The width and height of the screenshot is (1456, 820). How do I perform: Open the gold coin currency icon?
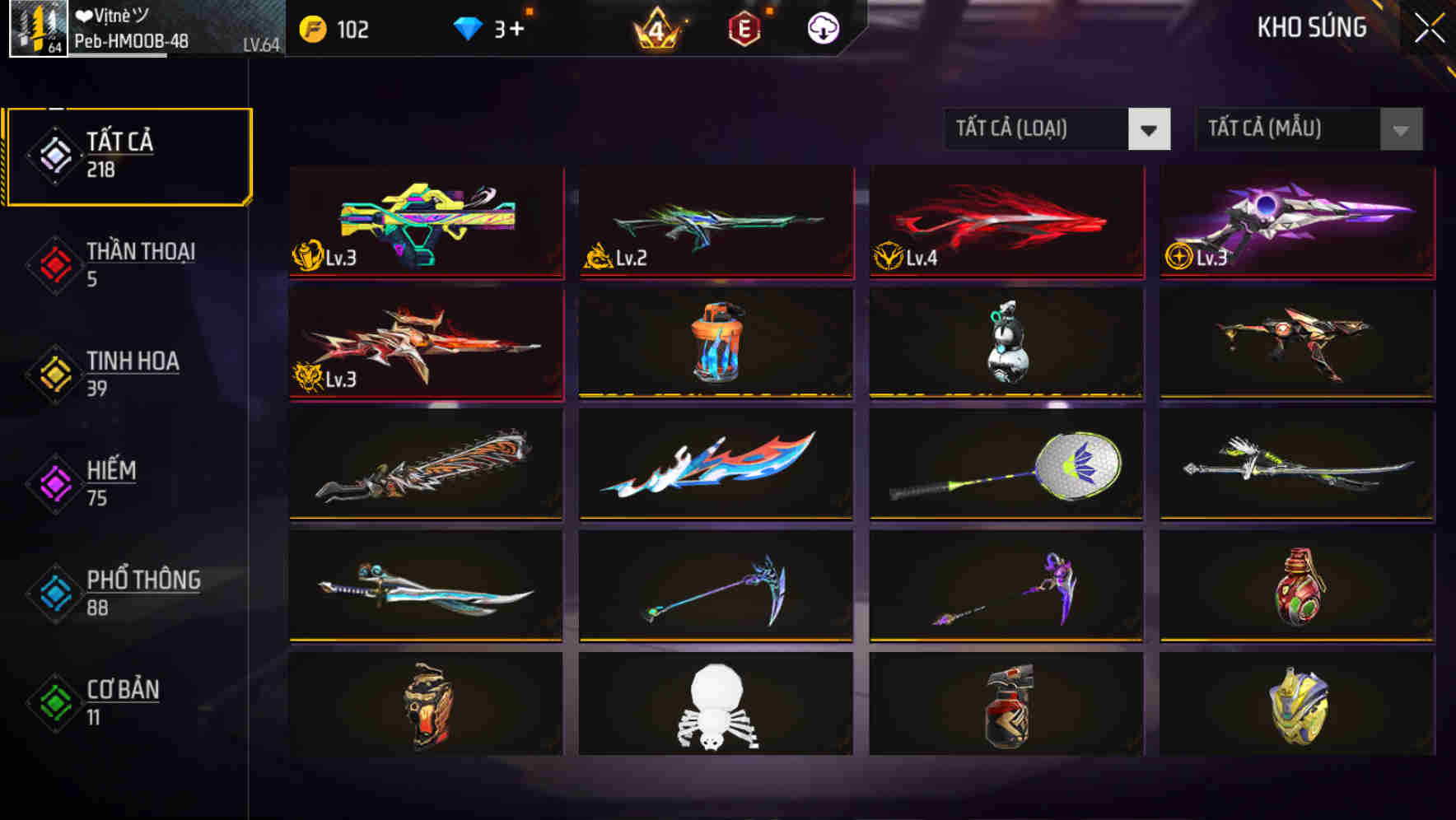click(x=313, y=30)
